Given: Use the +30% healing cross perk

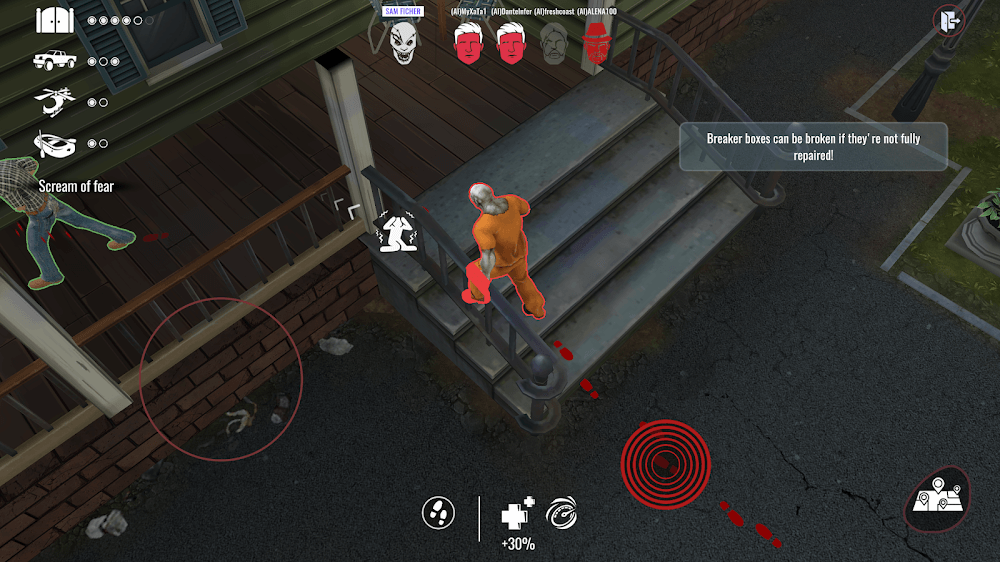Looking at the screenshot, I should tap(517, 514).
